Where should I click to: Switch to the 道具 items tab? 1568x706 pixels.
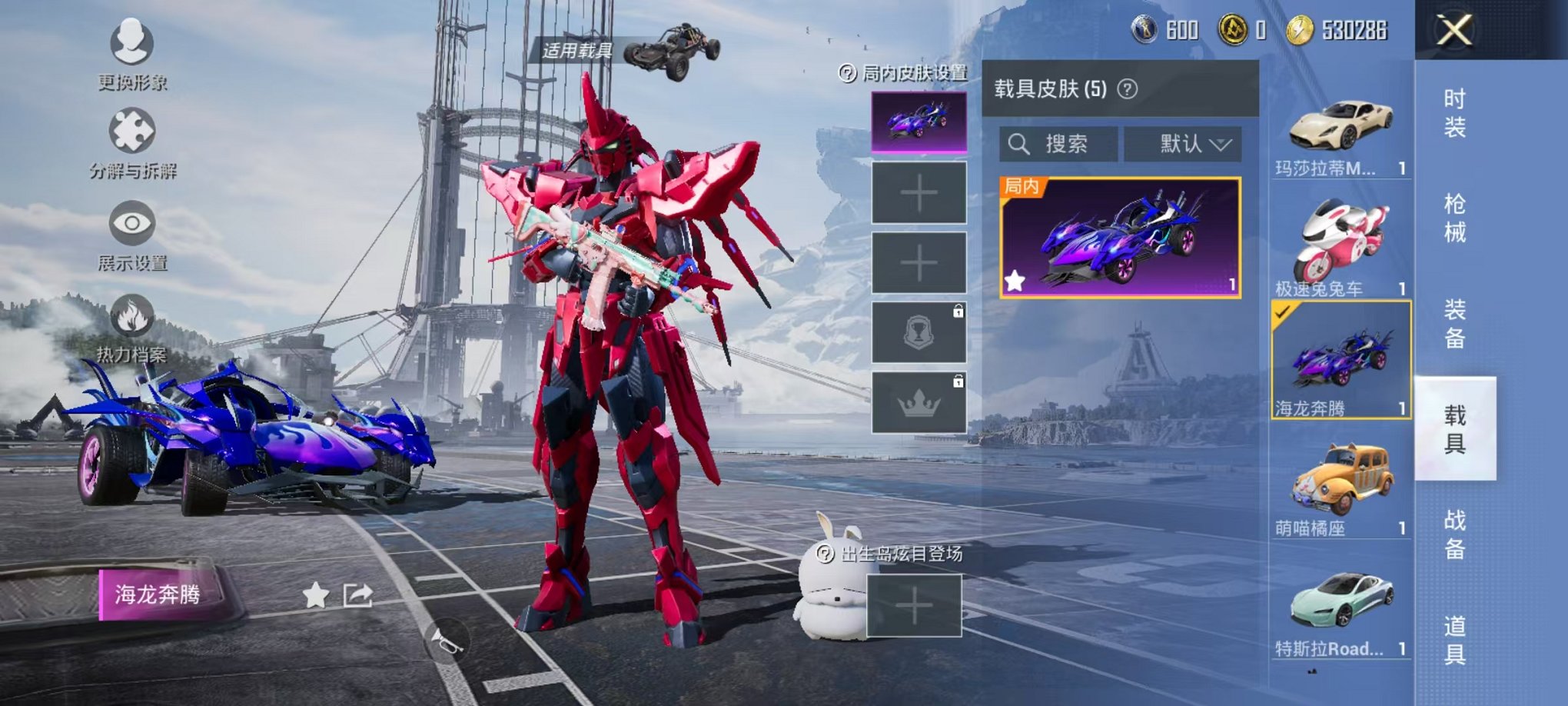pos(1454,640)
